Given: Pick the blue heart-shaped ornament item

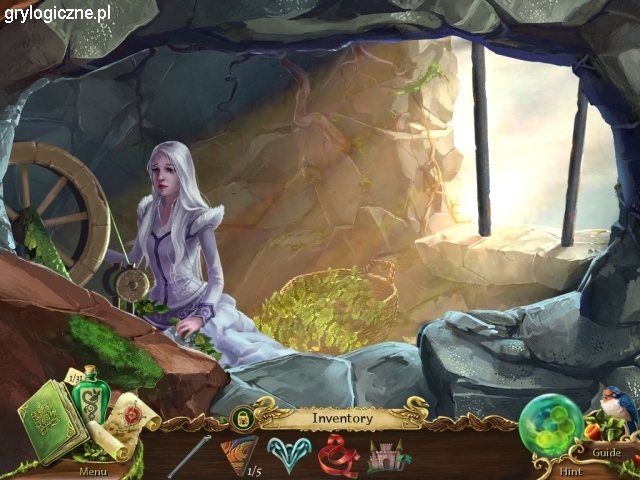Looking at the screenshot, I should [290, 455].
